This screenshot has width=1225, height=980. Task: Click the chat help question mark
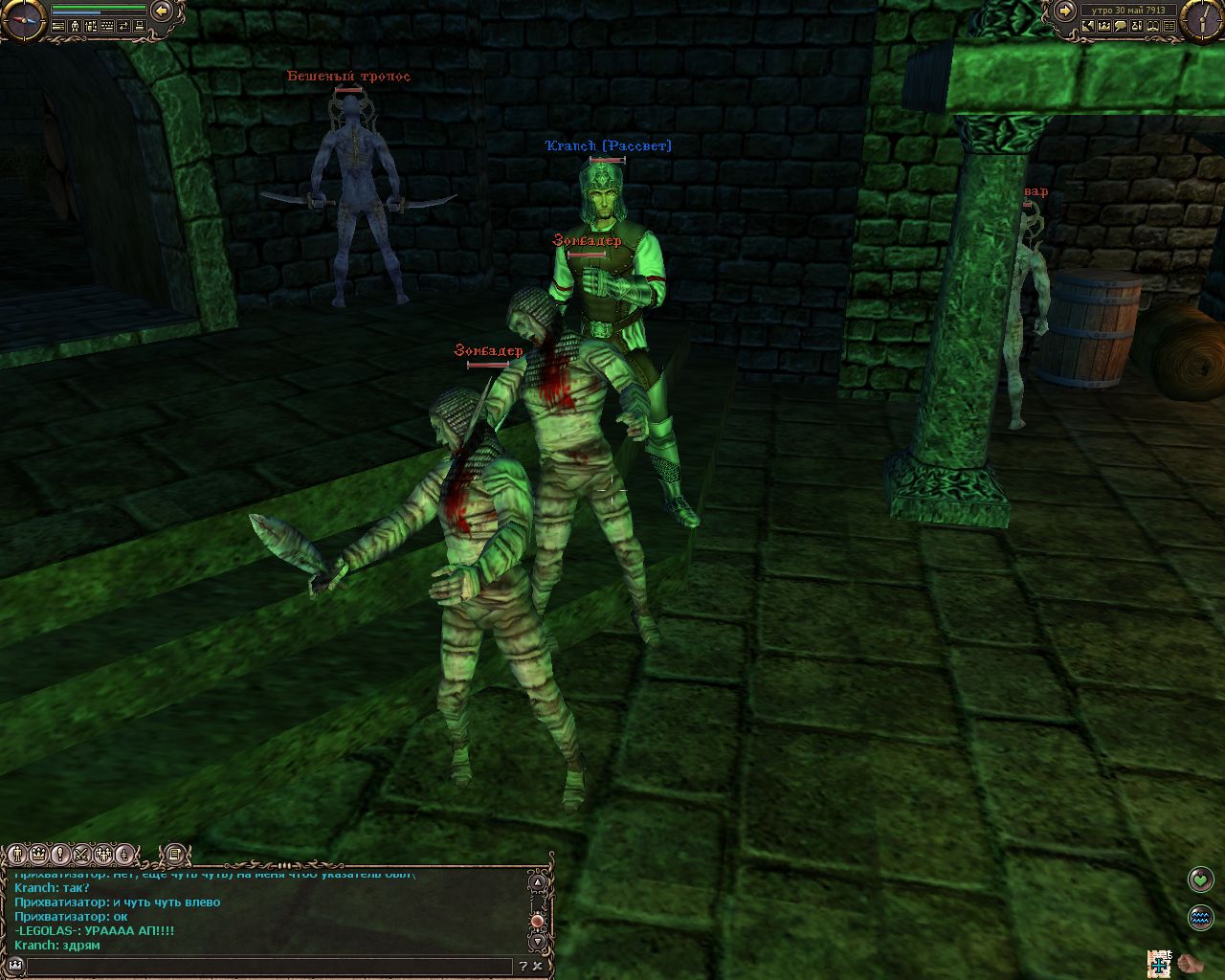pyautogui.click(x=523, y=967)
